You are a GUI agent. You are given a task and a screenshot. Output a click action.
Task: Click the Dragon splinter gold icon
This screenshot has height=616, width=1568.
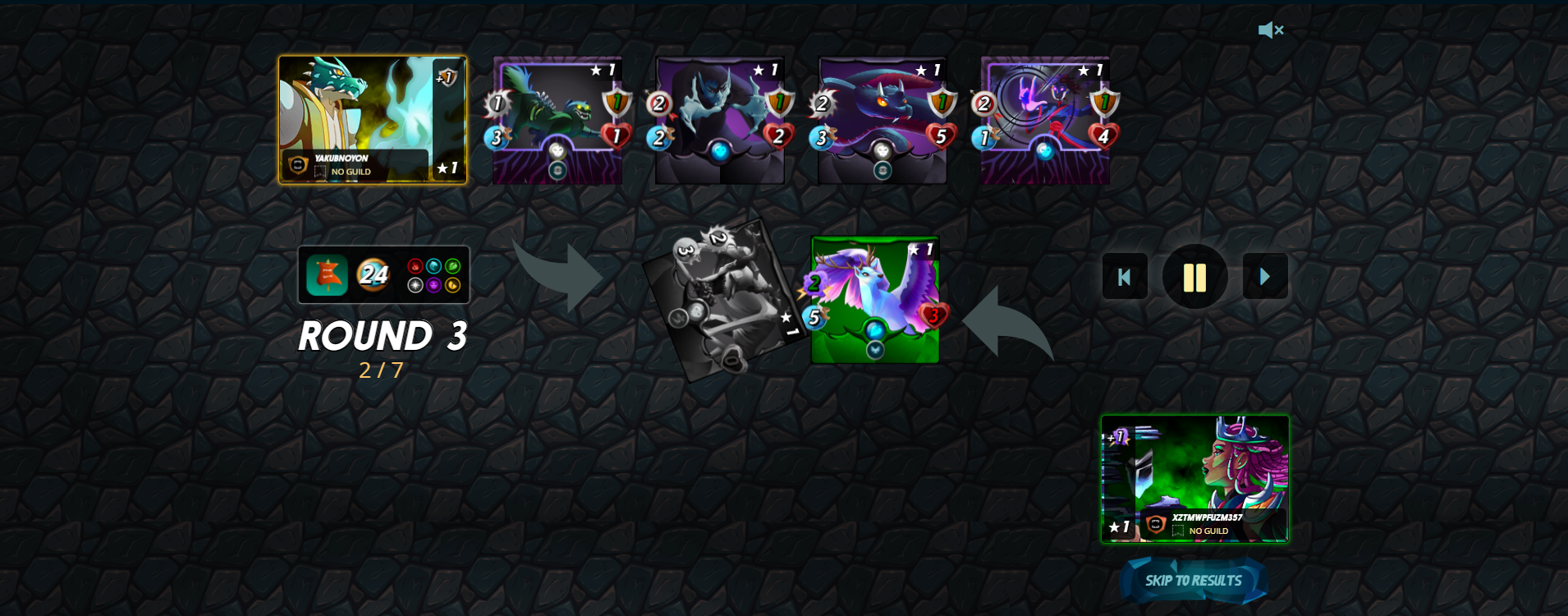[452, 285]
